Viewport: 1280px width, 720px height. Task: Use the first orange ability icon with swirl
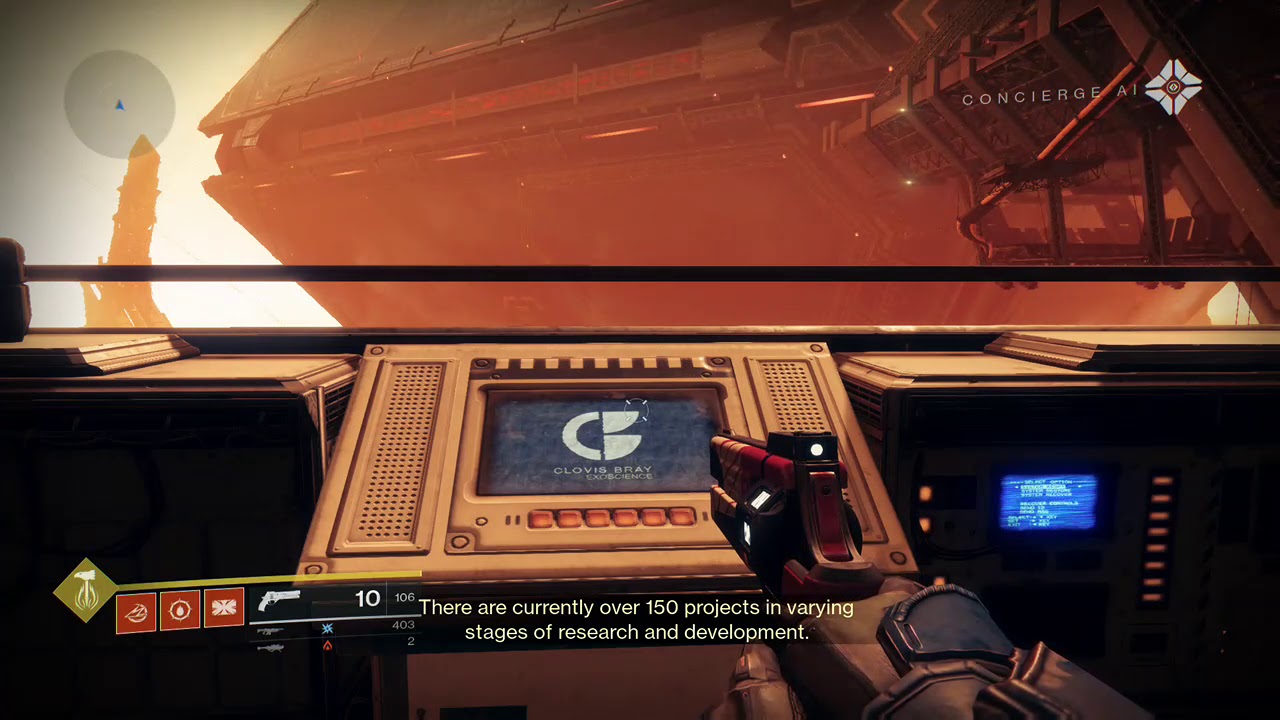(x=135, y=610)
